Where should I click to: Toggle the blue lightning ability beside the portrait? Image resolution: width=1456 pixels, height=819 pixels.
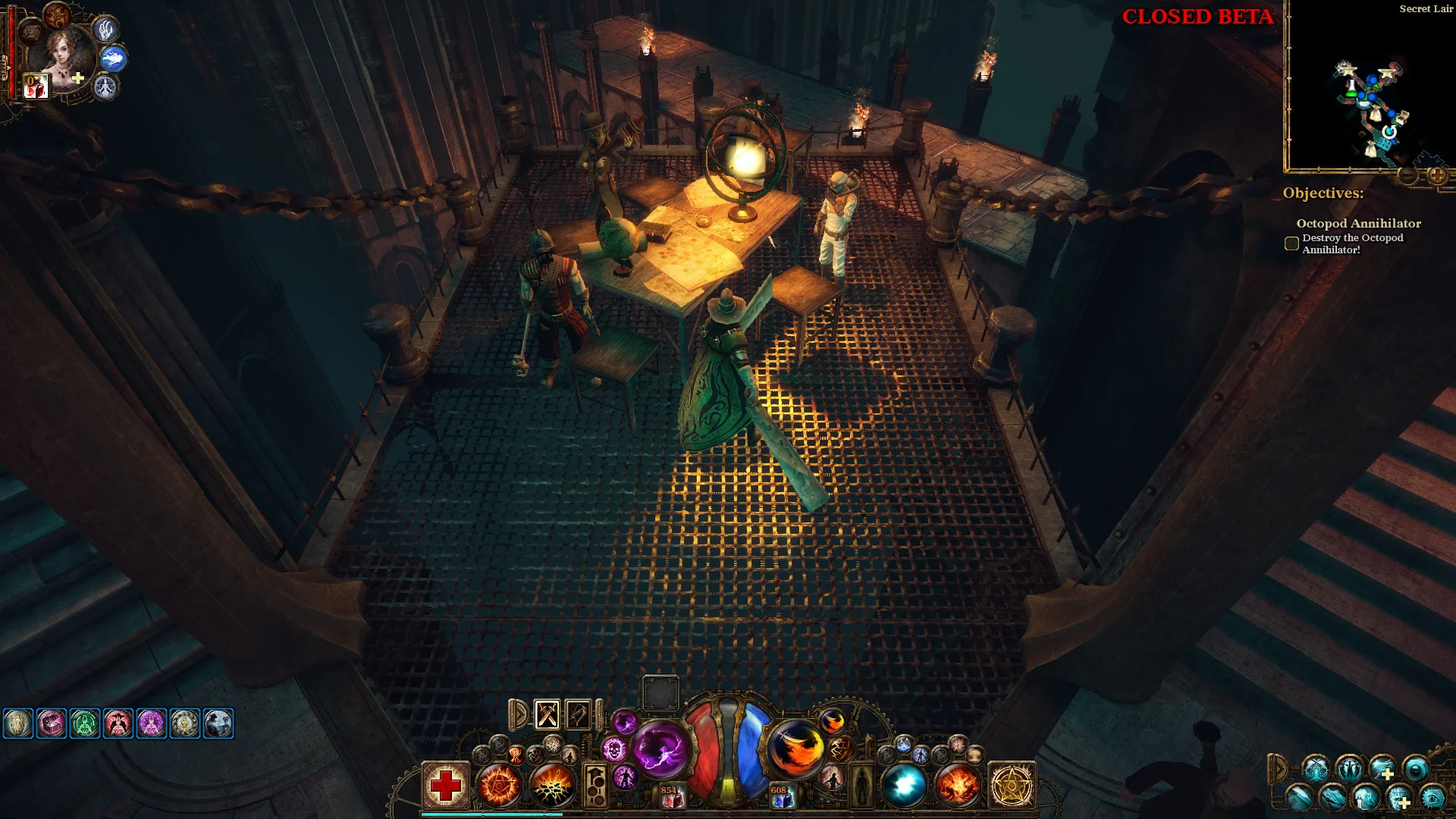(x=114, y=60)
